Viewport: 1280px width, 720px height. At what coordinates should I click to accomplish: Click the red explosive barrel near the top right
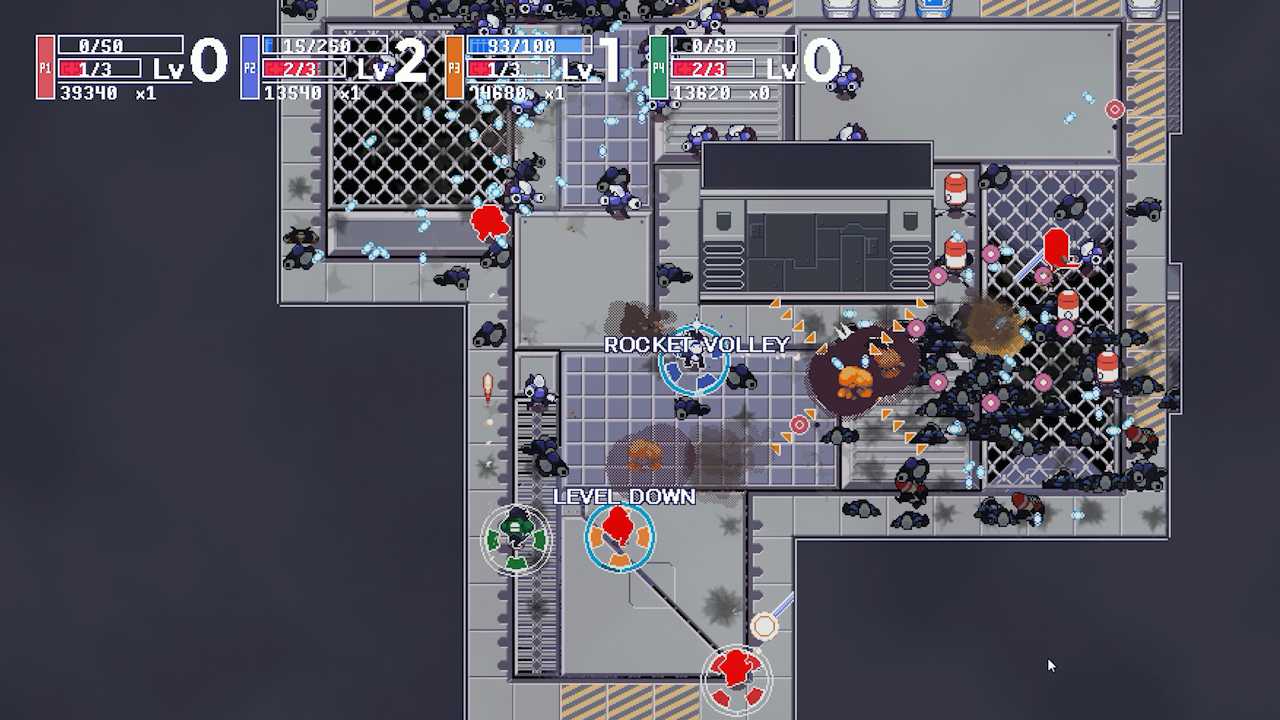(955, 185)
